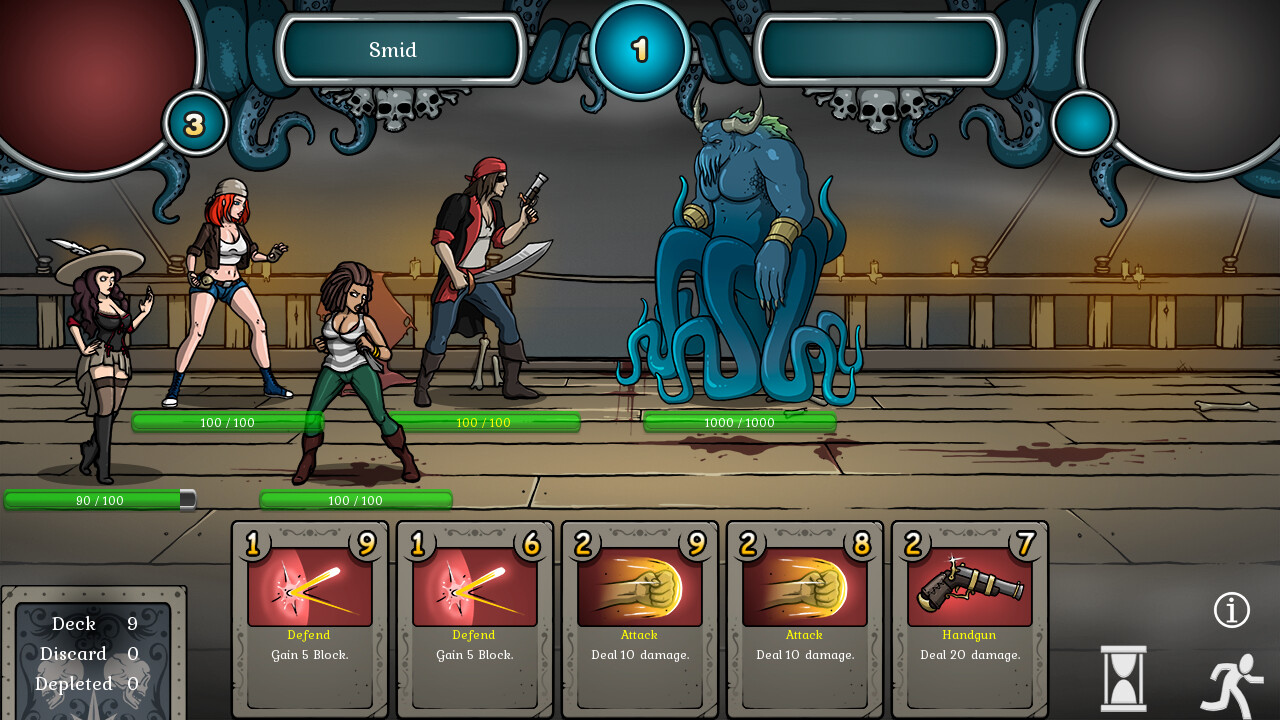This screenshot has height=720, width=1280.
Task: Click the monster's 1000/1000 health bar
Action: coord(740,422)
